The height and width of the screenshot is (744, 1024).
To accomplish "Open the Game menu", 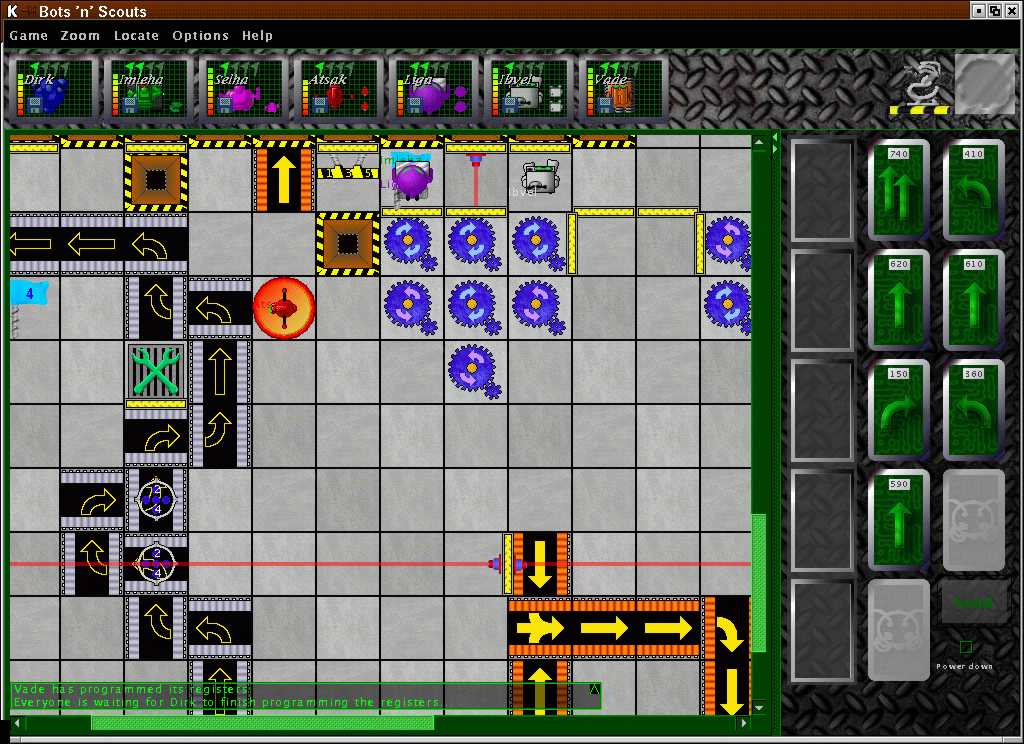I will coord(29,35).
